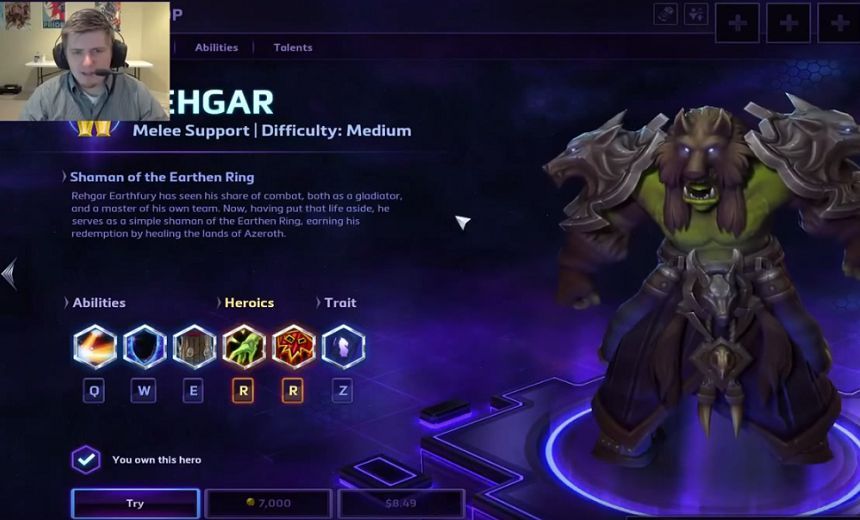The height and width of the screenshot is (520, 860).
Task: Buy the hero for 7,000 gold
Action: click(x=268, y=503)
